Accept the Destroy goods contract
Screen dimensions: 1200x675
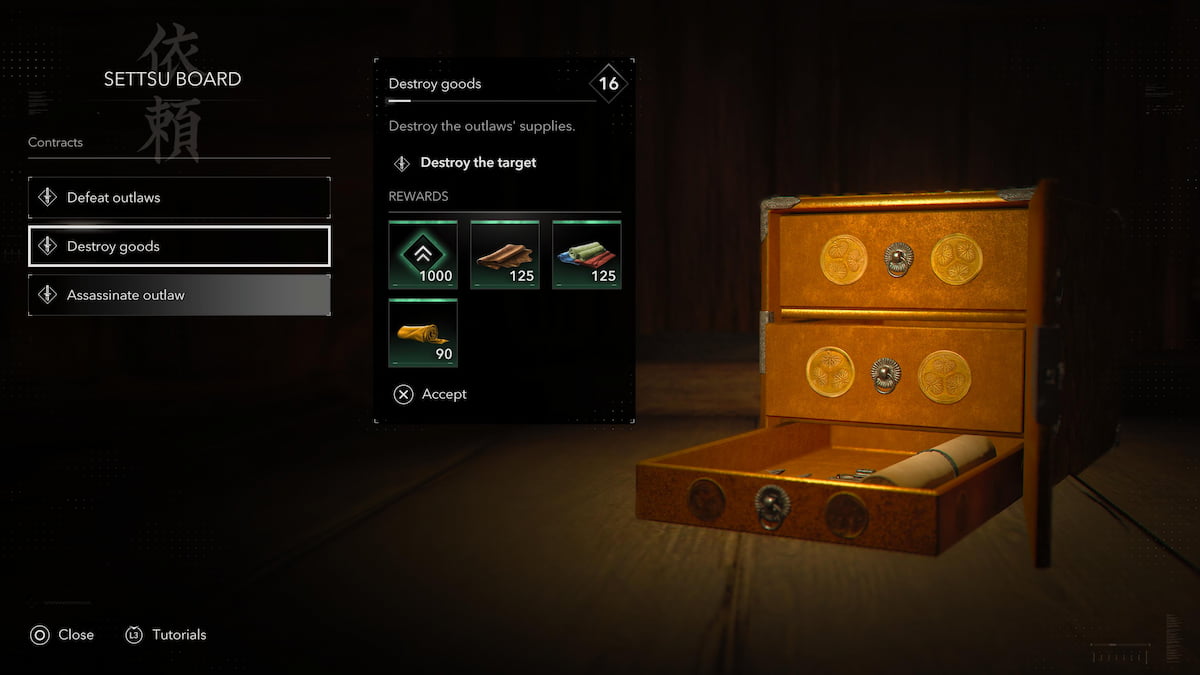pos(431,394)
